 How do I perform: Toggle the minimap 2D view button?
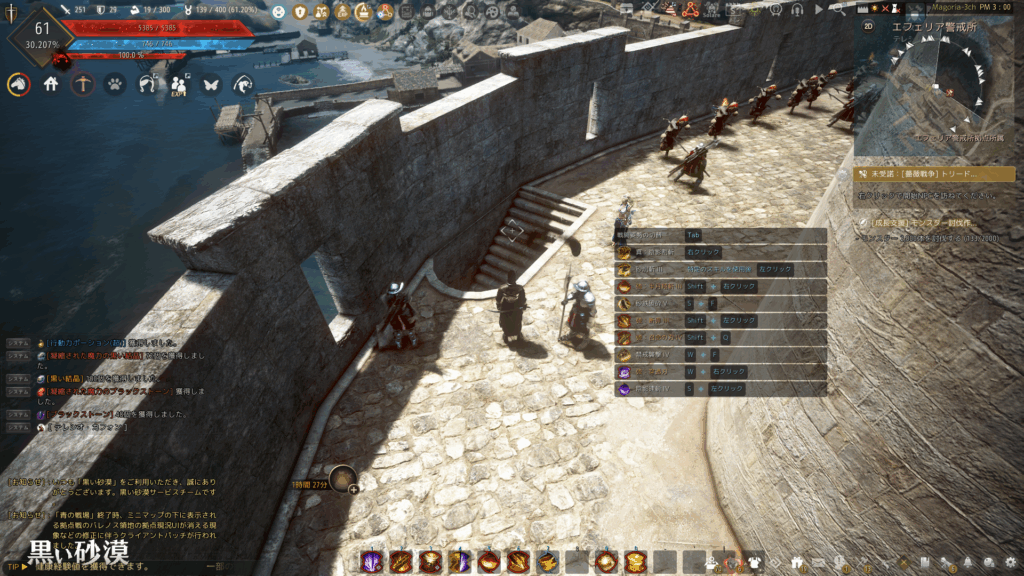[868, 25]
